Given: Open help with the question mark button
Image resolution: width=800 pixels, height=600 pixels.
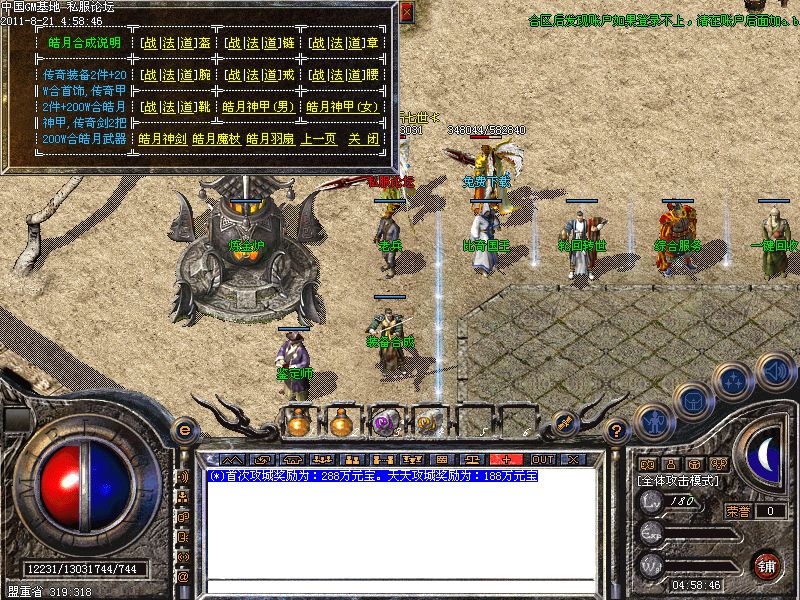Looking at the screenshot, I should [x=617, y=432].
